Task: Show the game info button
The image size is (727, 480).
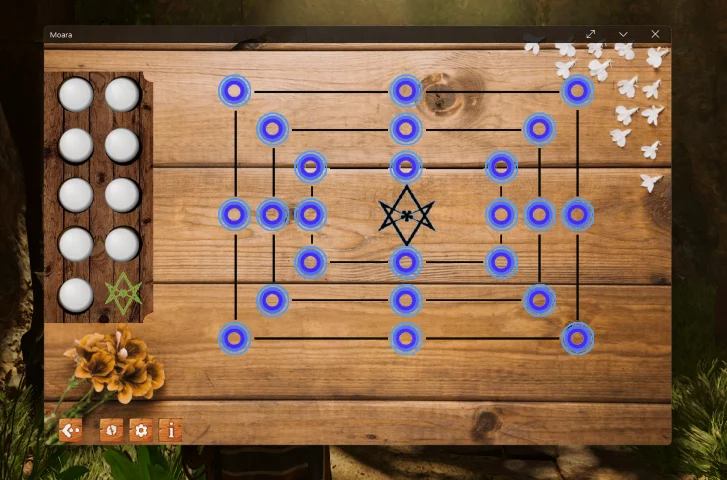Action: [x=171, y=430]
